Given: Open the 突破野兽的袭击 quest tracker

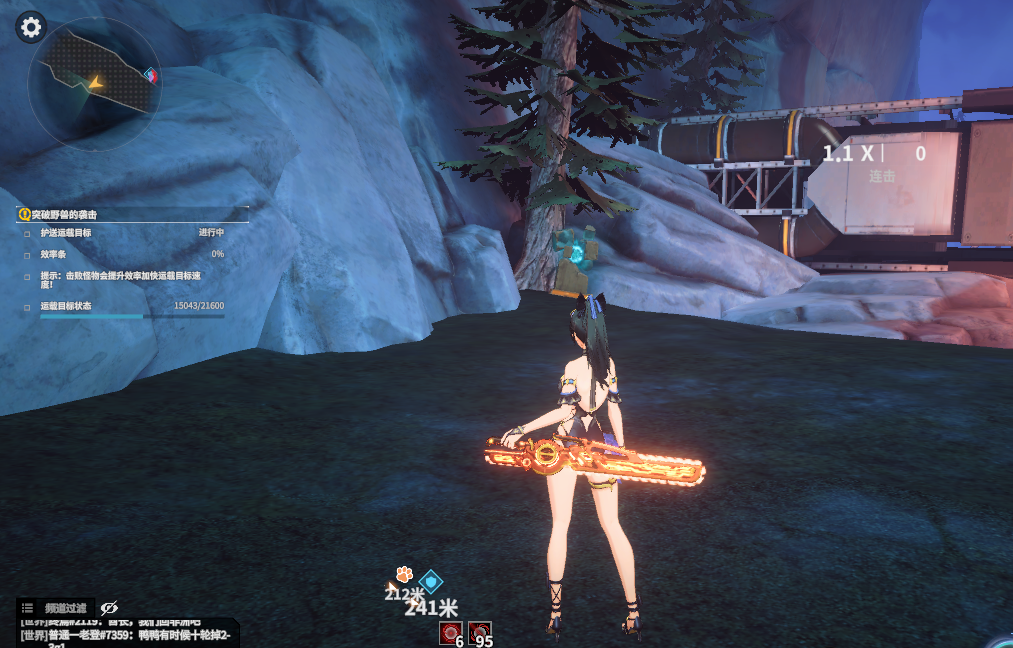Looking at the screenshot, I should [65, 214].
